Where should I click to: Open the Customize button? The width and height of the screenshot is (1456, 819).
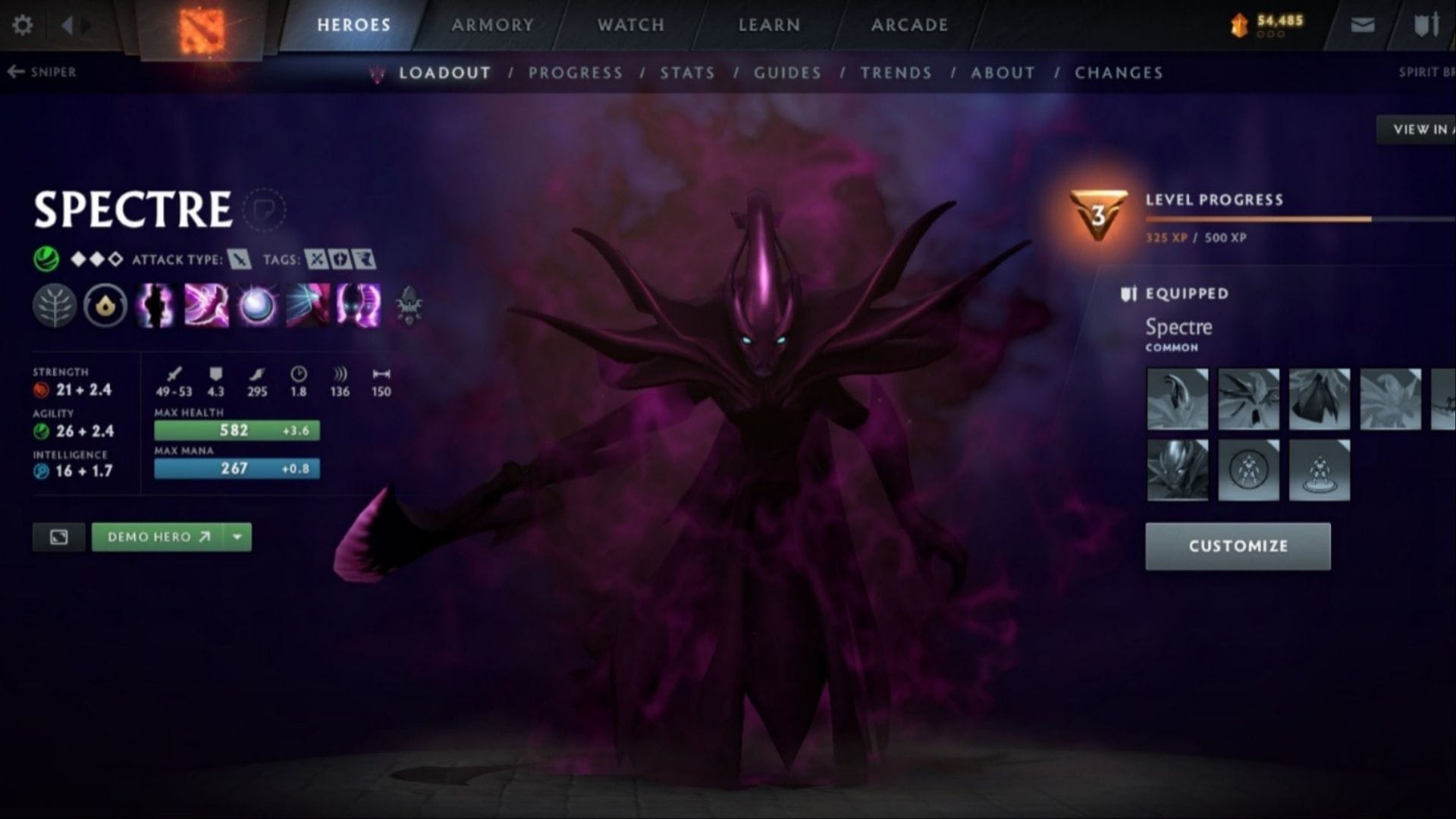[x=1238, y=546]
